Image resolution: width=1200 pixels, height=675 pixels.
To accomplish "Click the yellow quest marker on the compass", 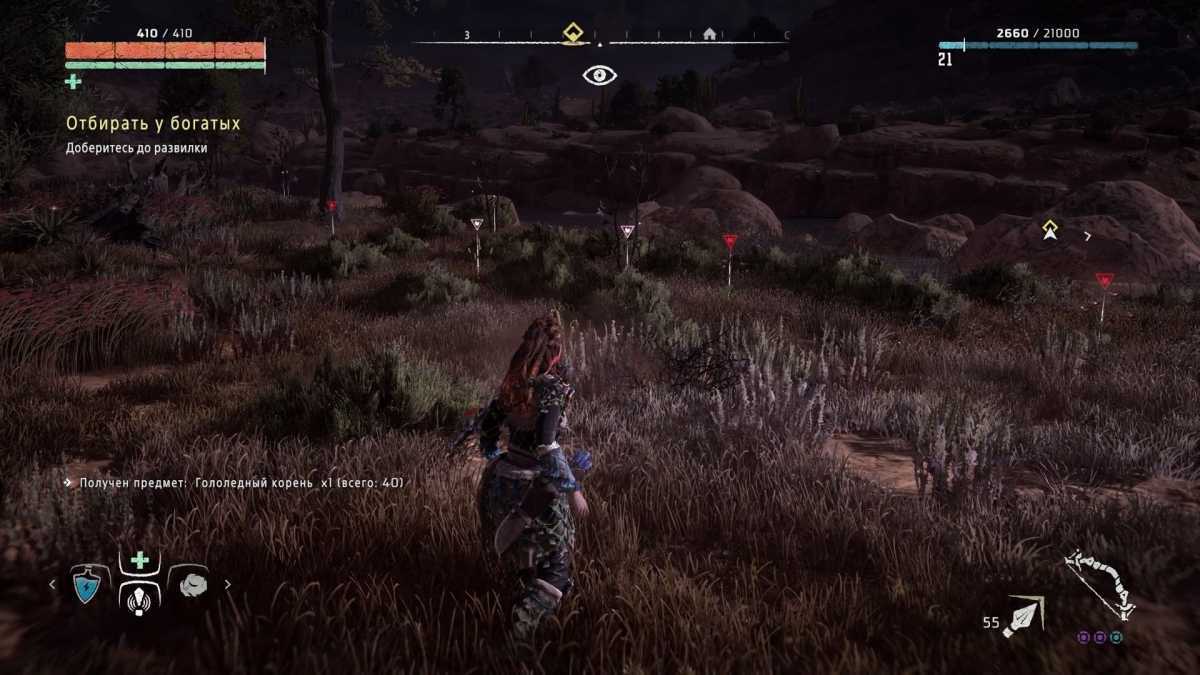I will point(572,32).
